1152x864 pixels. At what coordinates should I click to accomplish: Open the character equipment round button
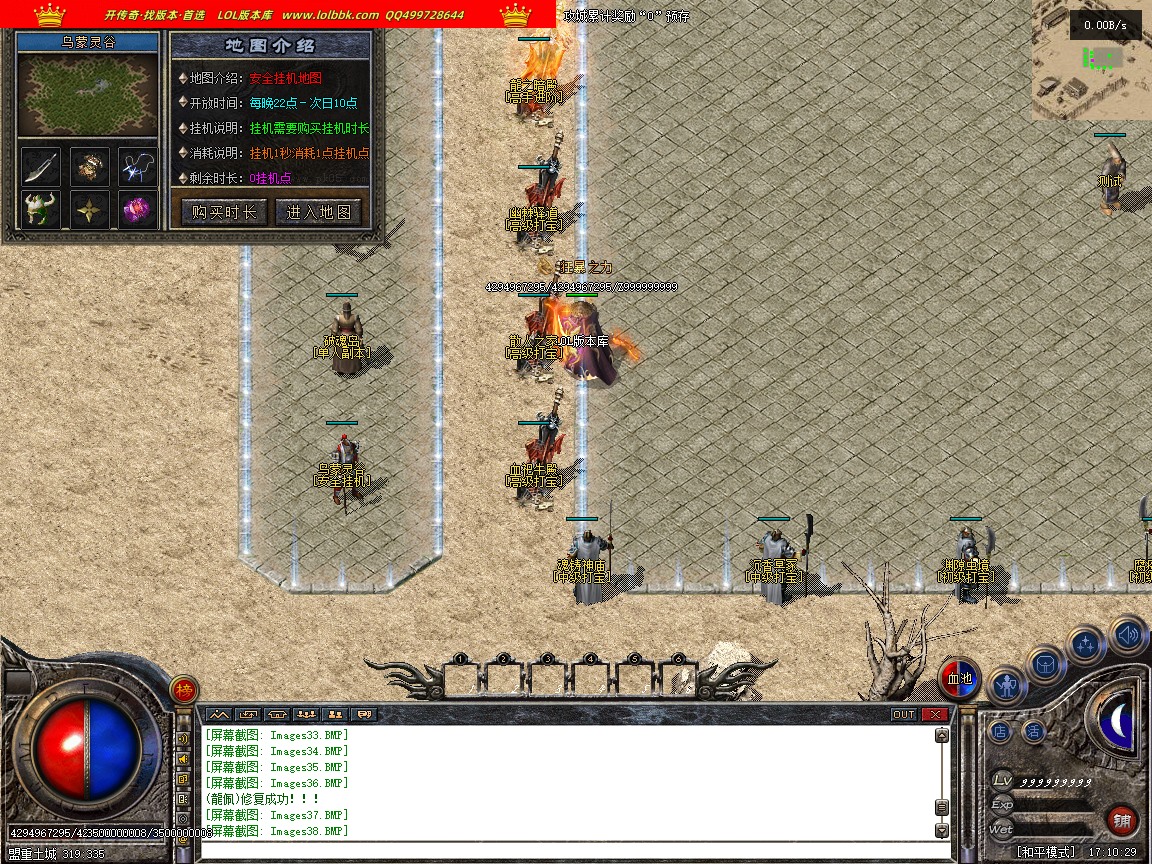(x=1006, y=686)
